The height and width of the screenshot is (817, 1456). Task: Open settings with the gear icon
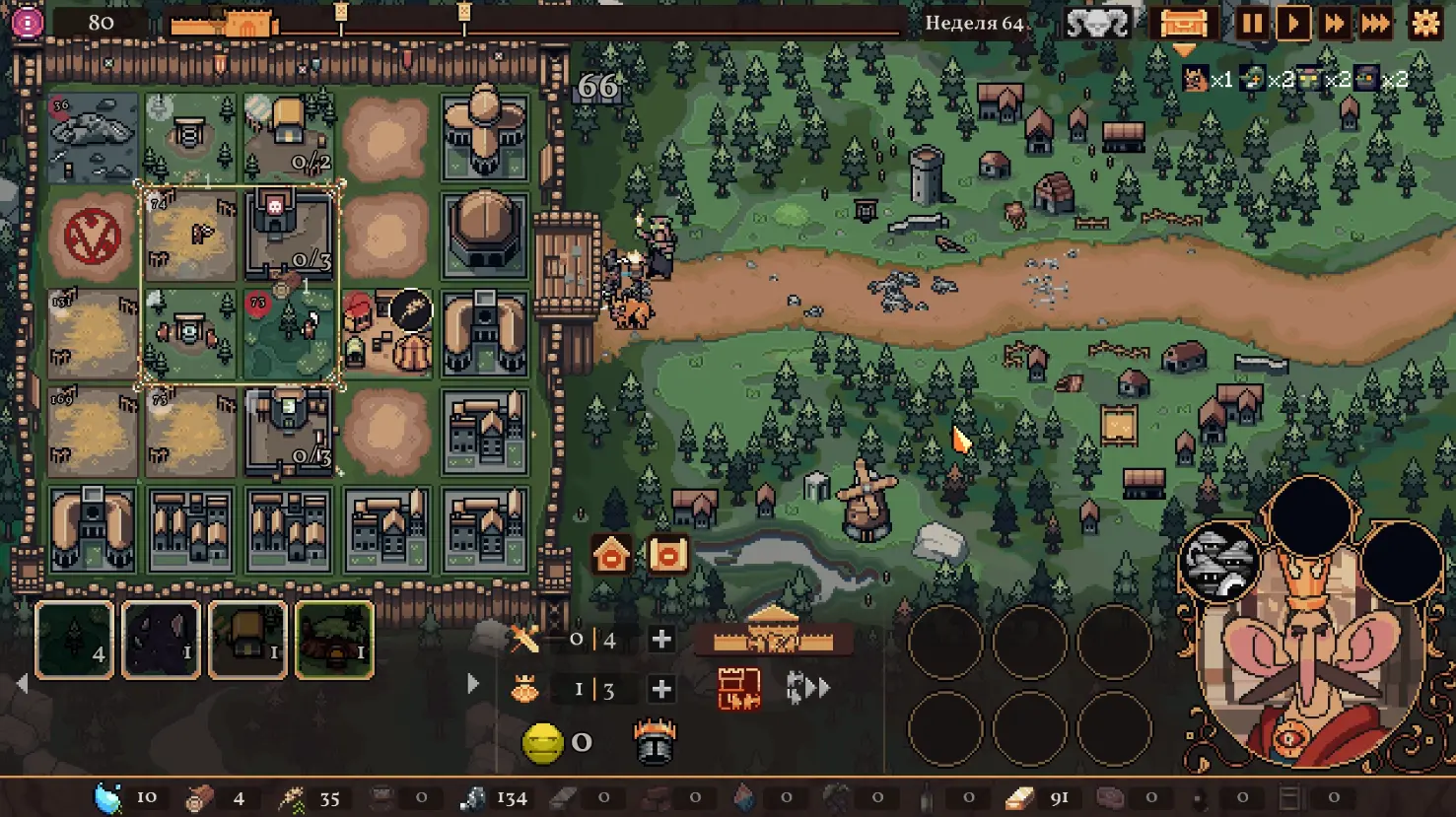tap(1425, 23)
